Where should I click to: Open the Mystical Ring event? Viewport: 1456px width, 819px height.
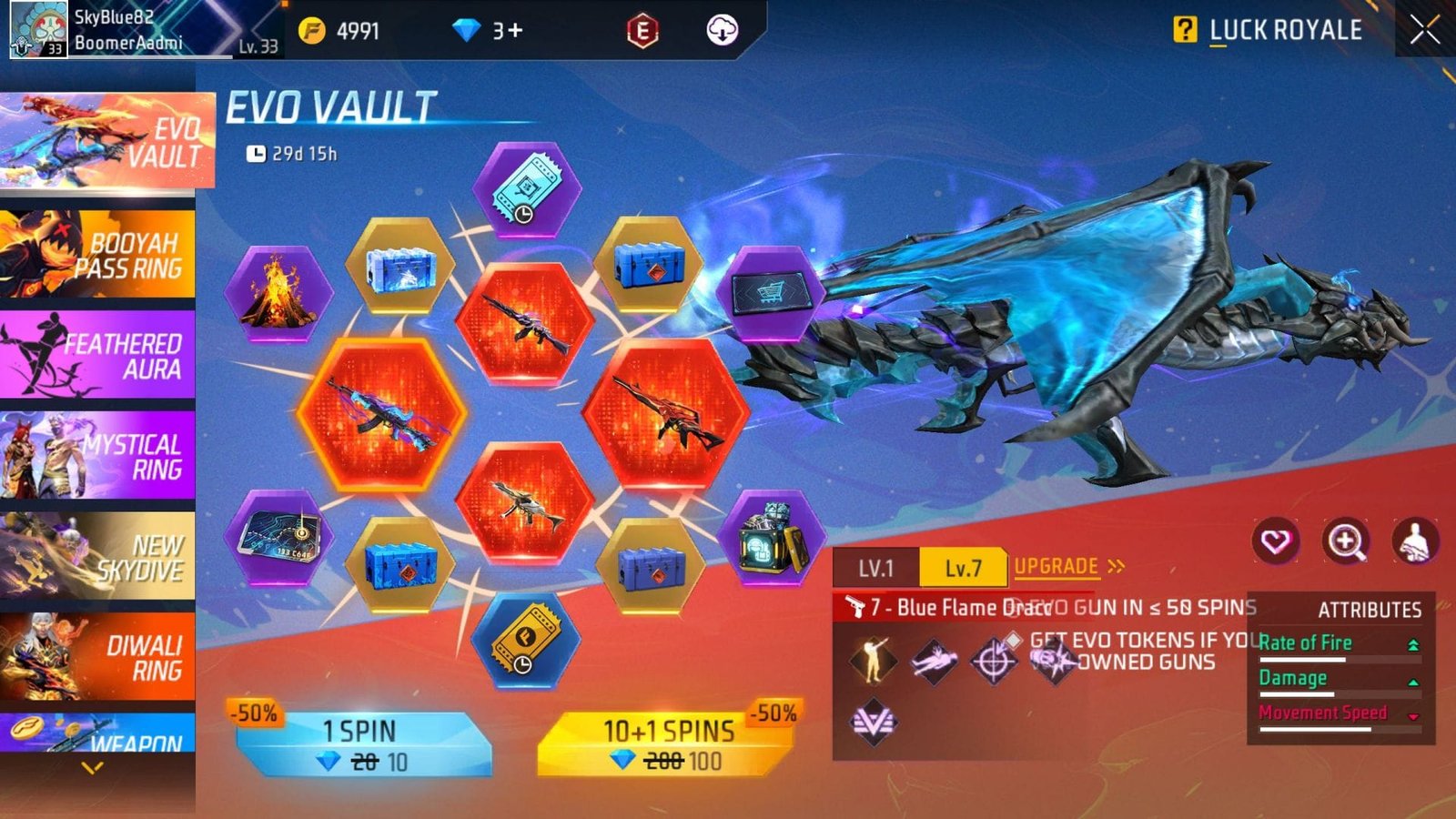[x=97, y=456]
